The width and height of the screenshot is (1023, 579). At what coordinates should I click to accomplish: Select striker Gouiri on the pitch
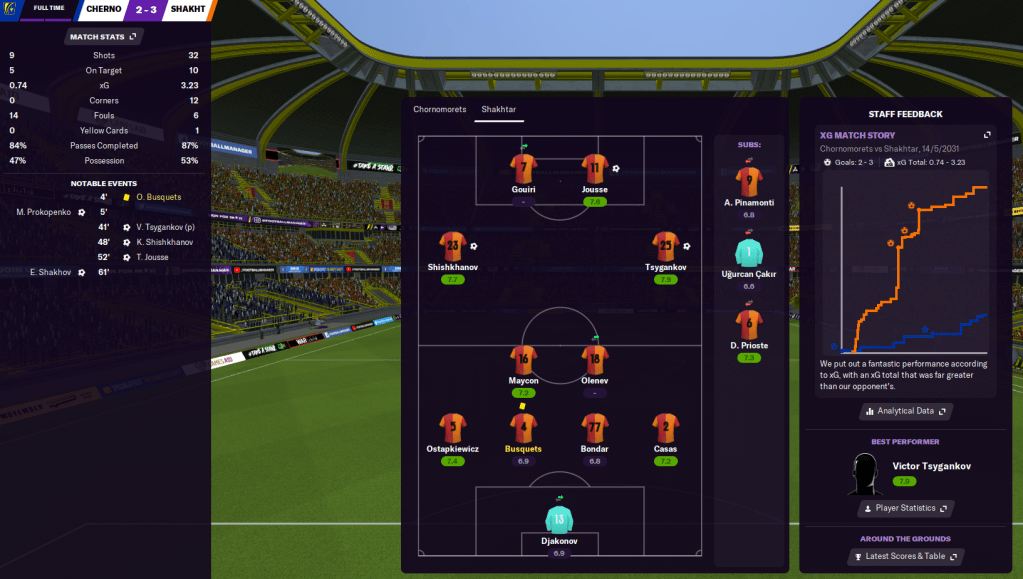[x=523, y=167]
